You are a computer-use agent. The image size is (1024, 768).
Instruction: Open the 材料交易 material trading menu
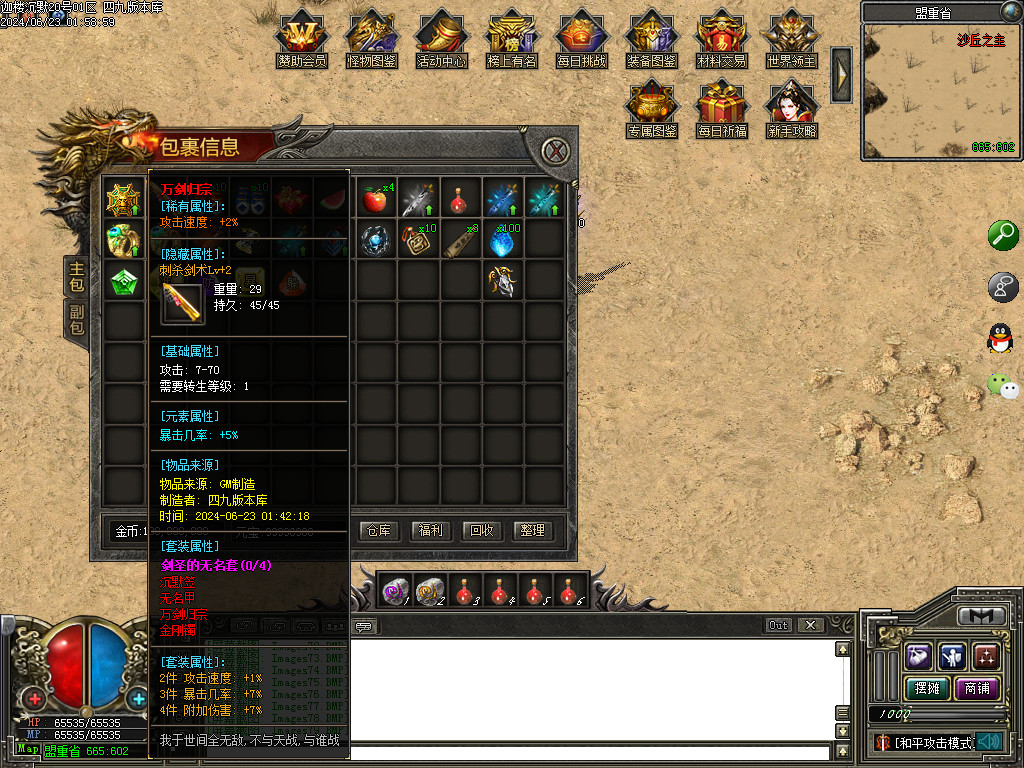tap(722, 40)
